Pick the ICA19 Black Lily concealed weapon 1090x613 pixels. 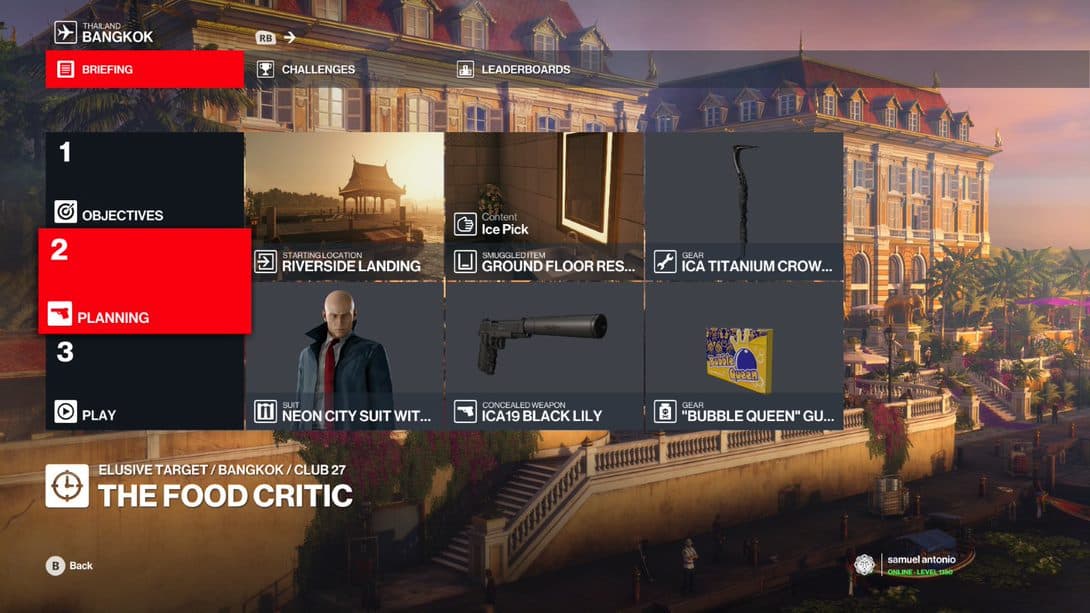pos(544,356)
